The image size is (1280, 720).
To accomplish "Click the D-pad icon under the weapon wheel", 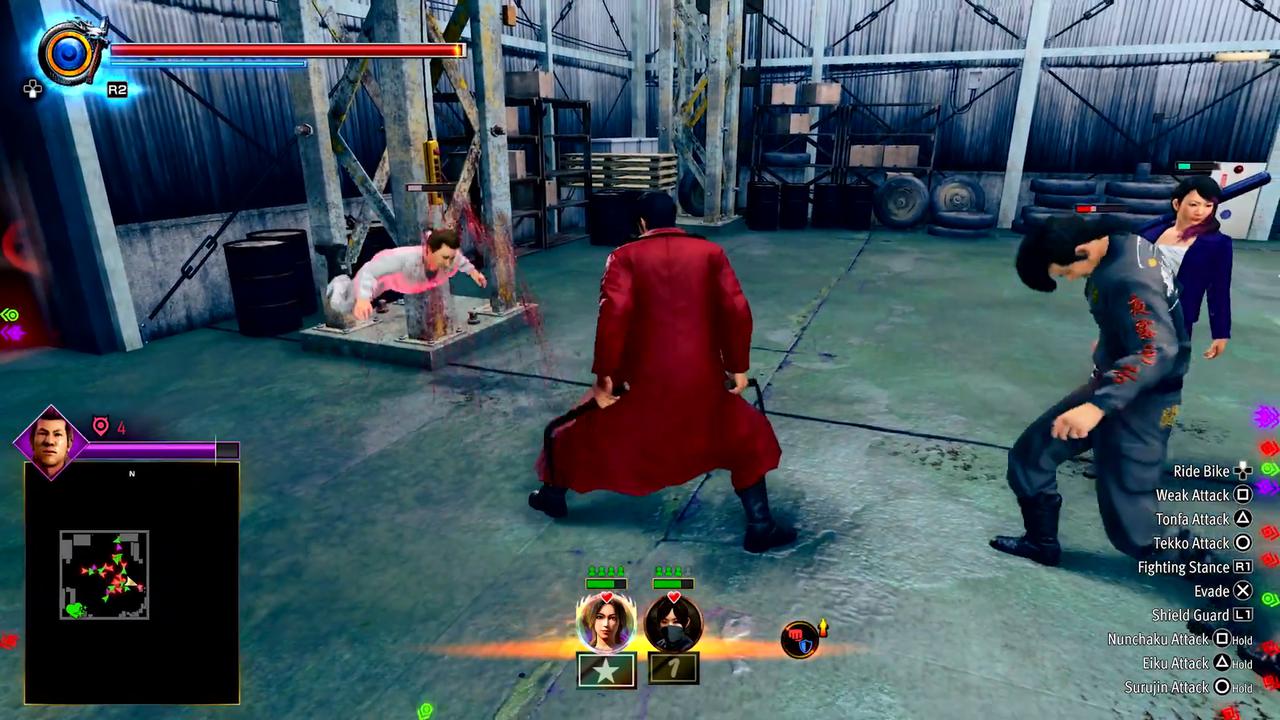I will point(32,88).
